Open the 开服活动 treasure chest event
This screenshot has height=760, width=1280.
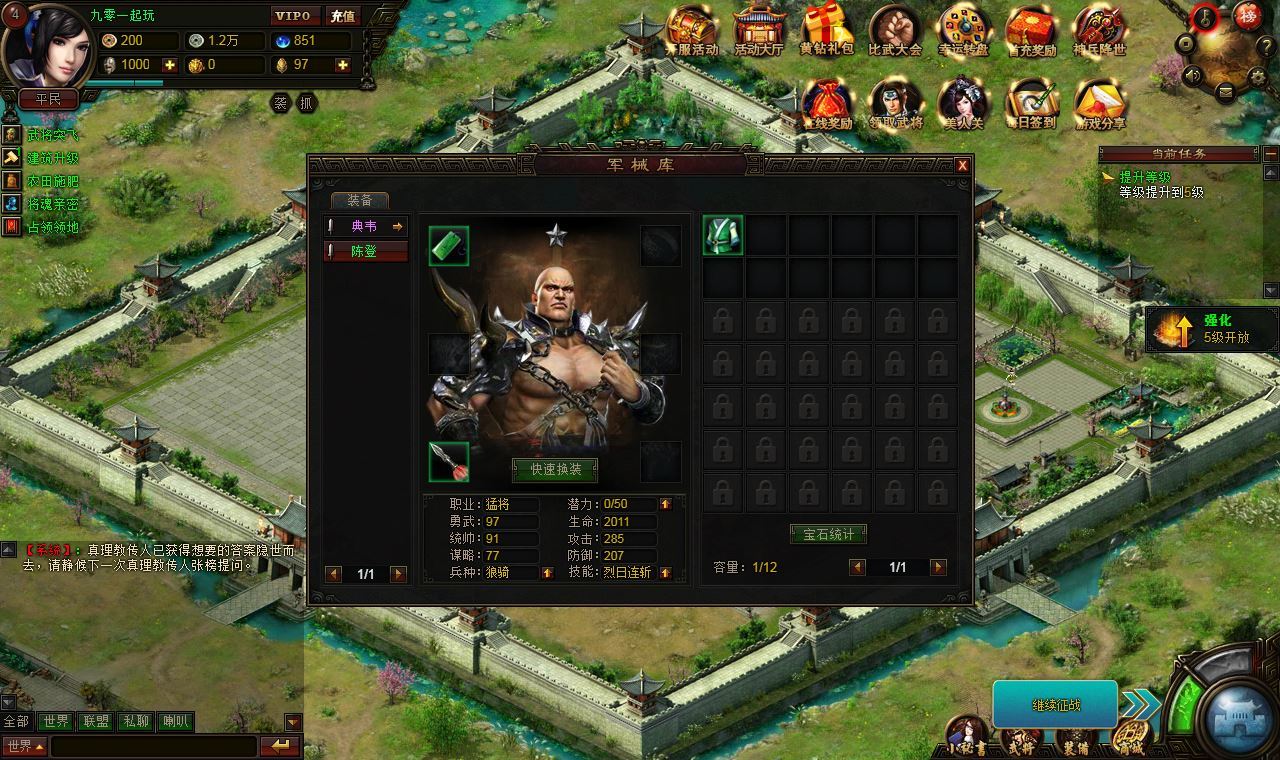click(692, 31)
